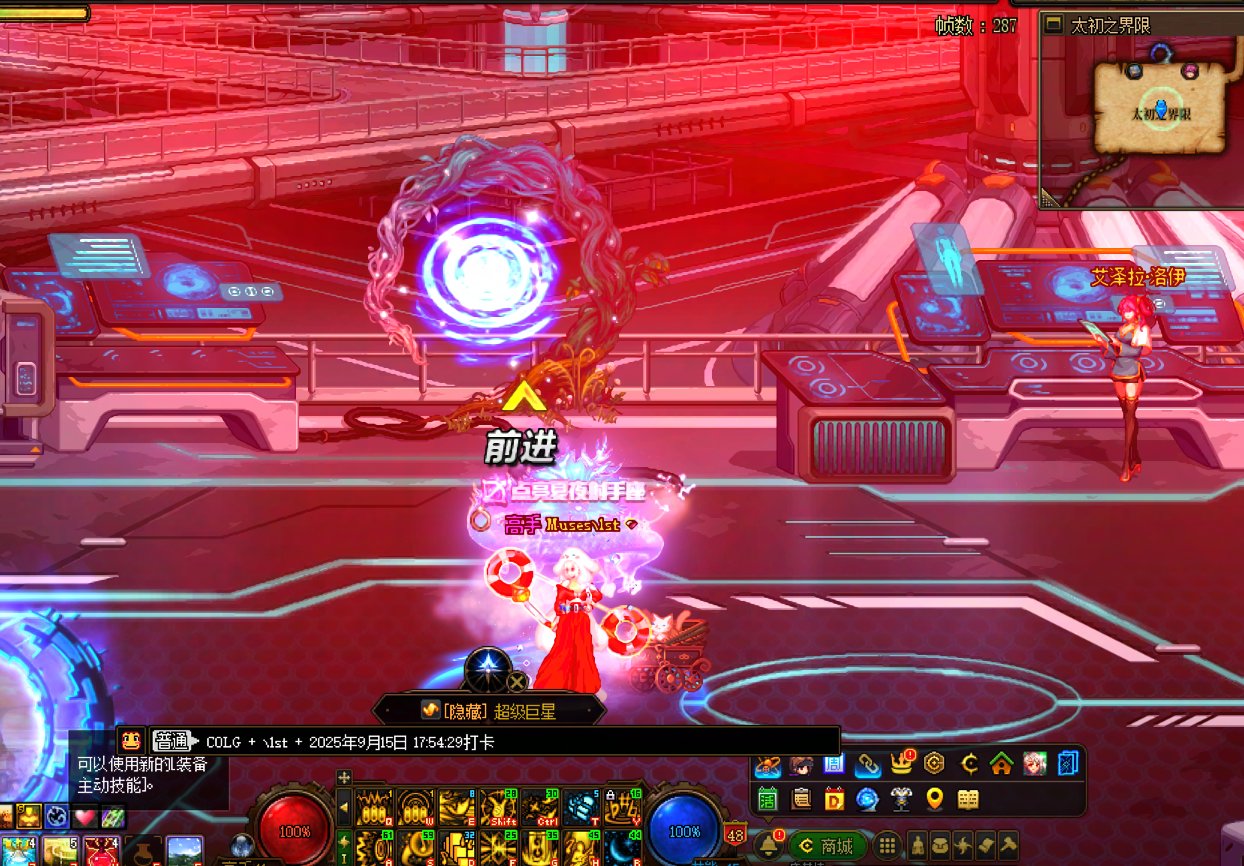
Task: Open the chain link icon
Action: click(x=867, y=765)
